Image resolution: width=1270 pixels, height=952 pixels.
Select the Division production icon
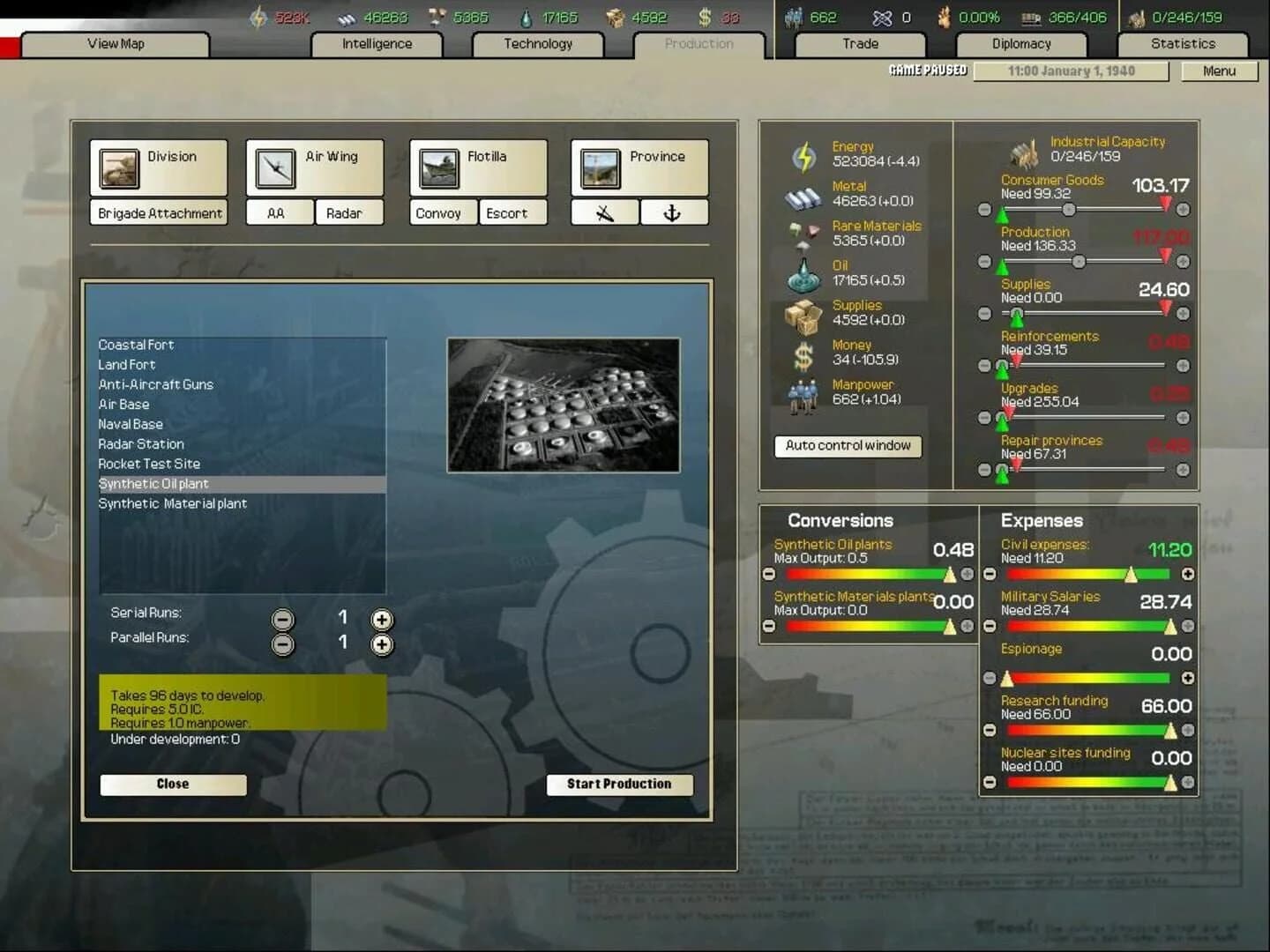point(119,167)
